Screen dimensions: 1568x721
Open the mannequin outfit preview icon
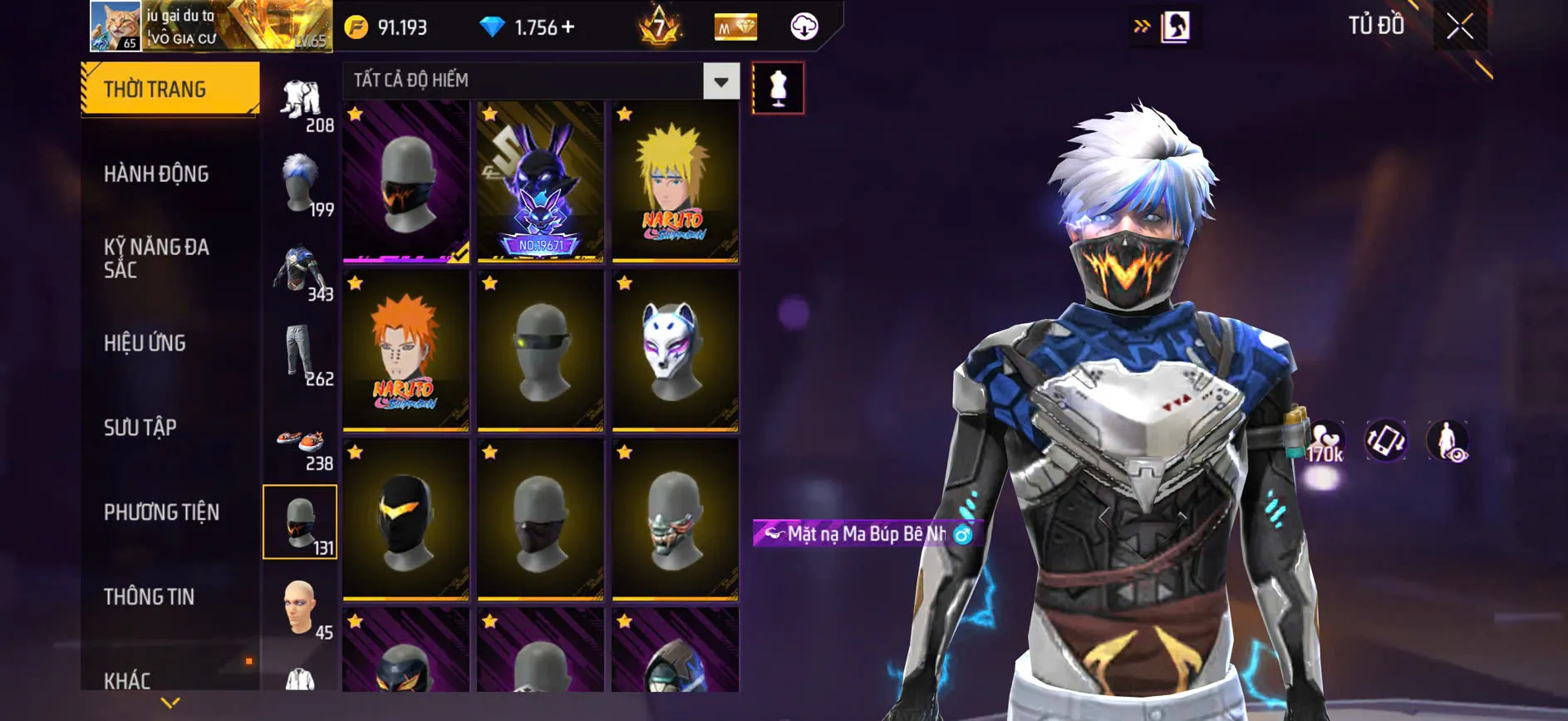point(779,89)
